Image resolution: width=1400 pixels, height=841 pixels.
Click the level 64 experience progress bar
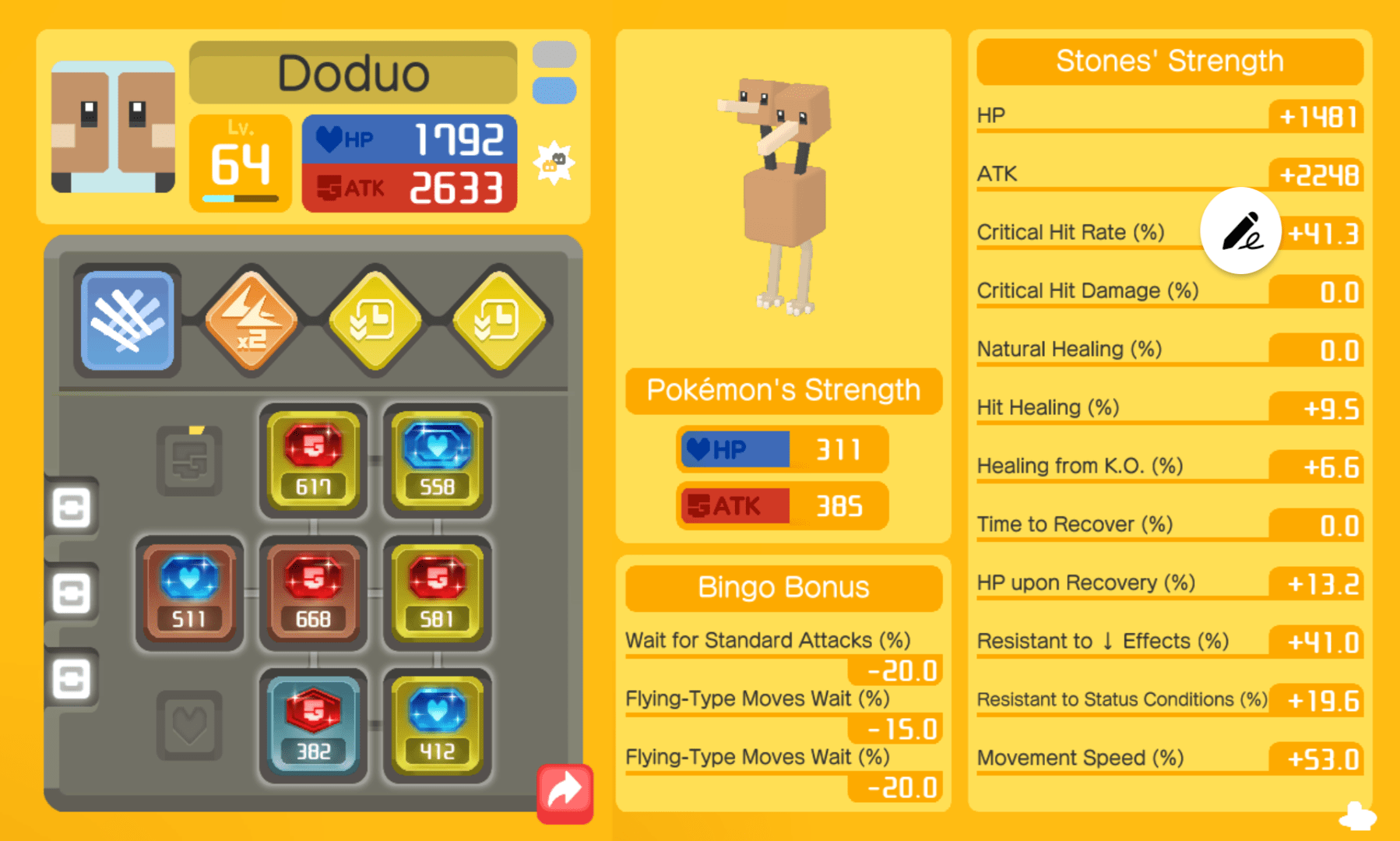pos(239,199)
